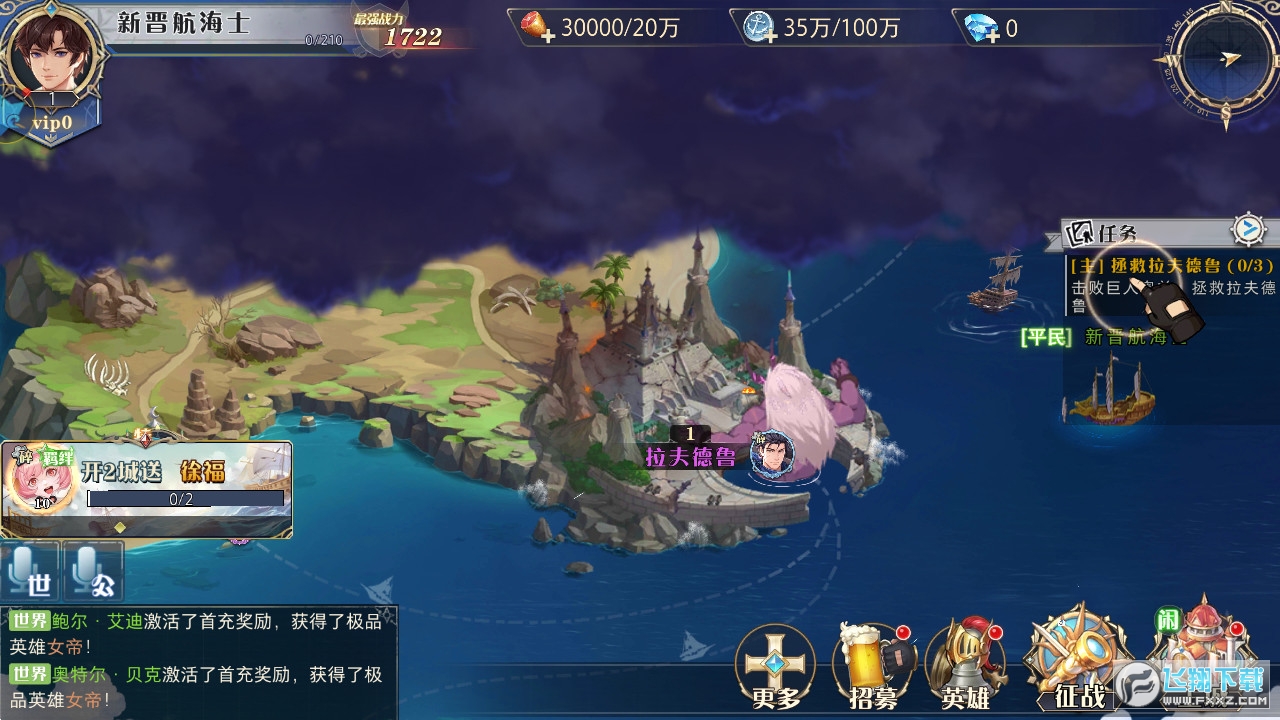Screen dimensions: 1280x720
Task: Open the 闲 idle castle button
Action: pyautogui.click(x=1197, y=650)
